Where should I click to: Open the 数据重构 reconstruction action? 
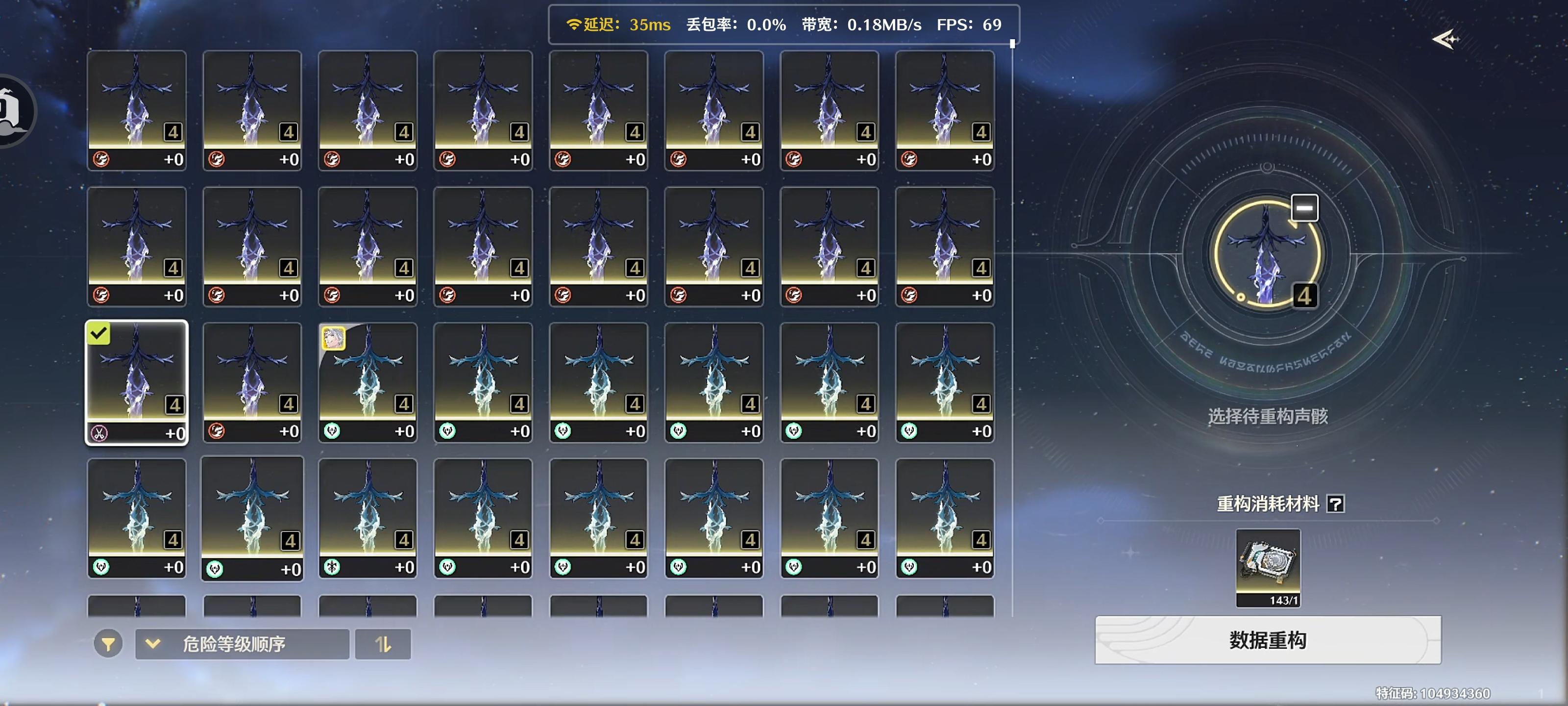click(1266, 640)
